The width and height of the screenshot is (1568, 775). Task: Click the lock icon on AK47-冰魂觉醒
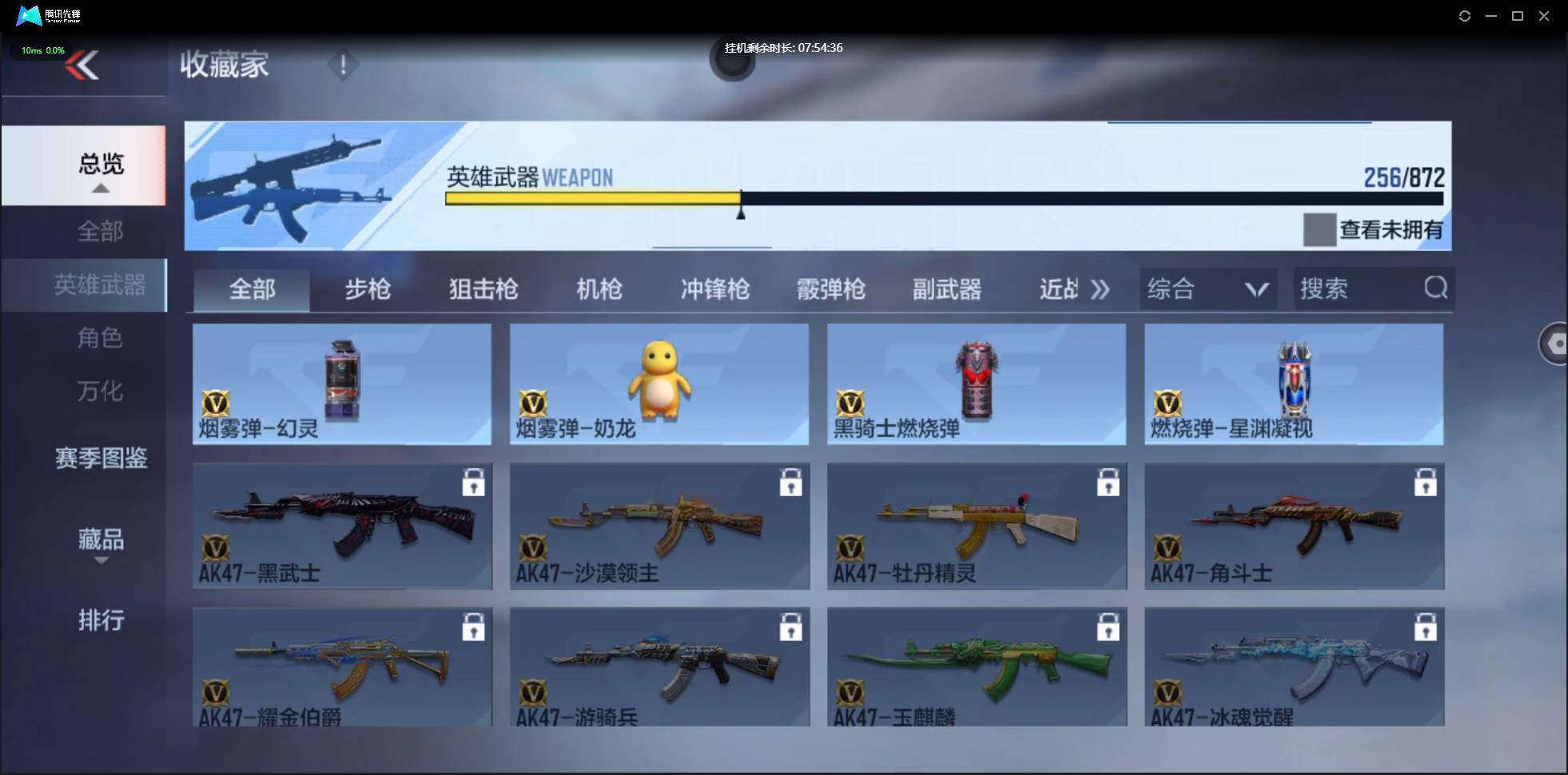tap(1427, 626)
